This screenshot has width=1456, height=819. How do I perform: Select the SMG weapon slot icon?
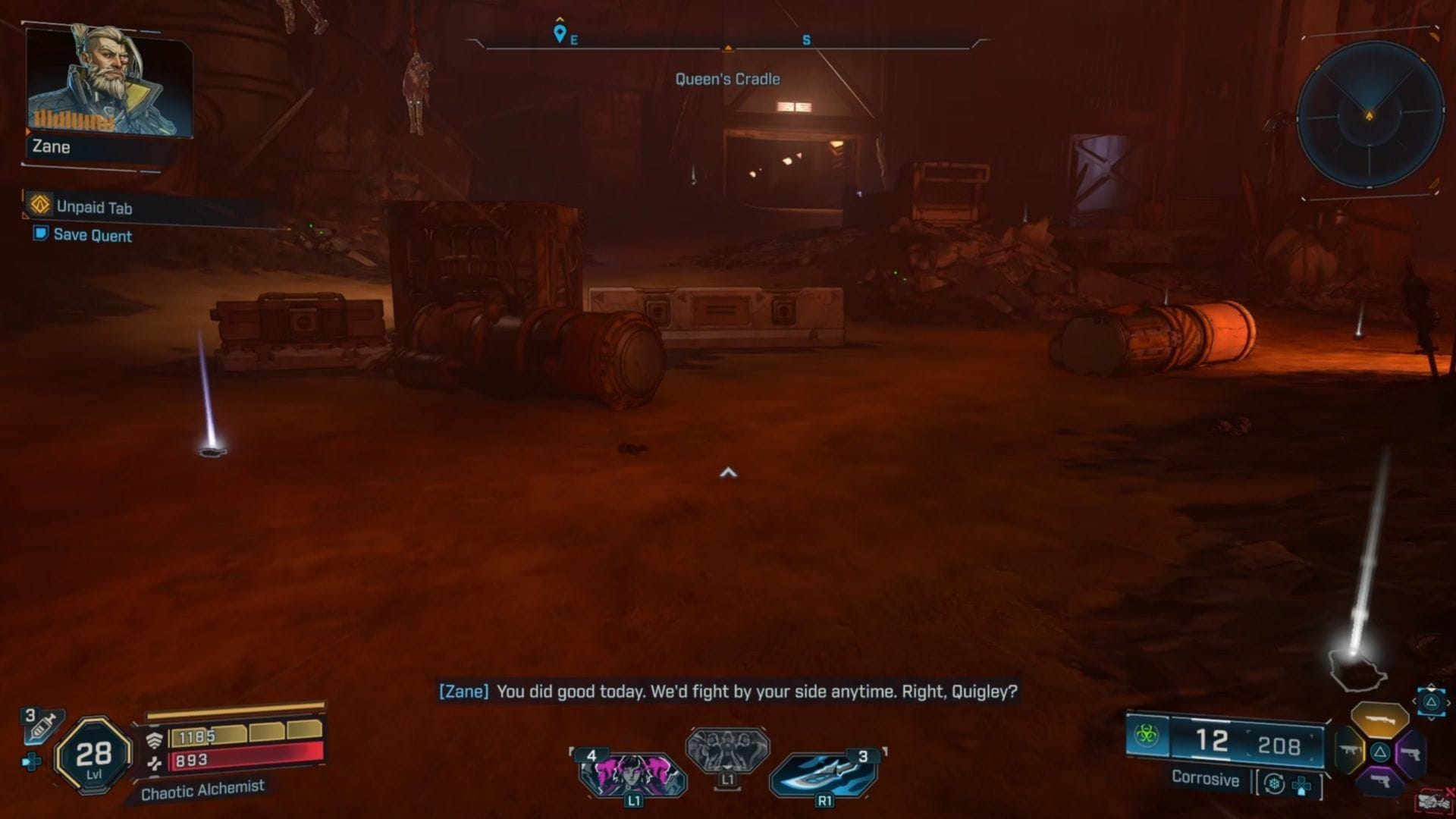1350,749
